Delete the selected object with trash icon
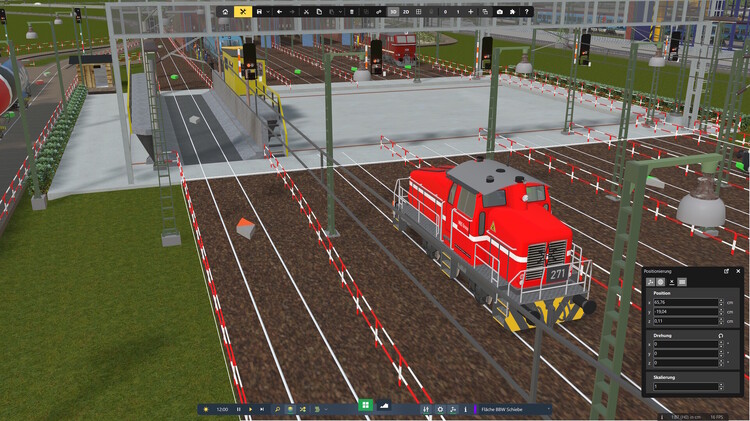The height and width of the screenshot is (421, 750). click(x=351, y=11)
